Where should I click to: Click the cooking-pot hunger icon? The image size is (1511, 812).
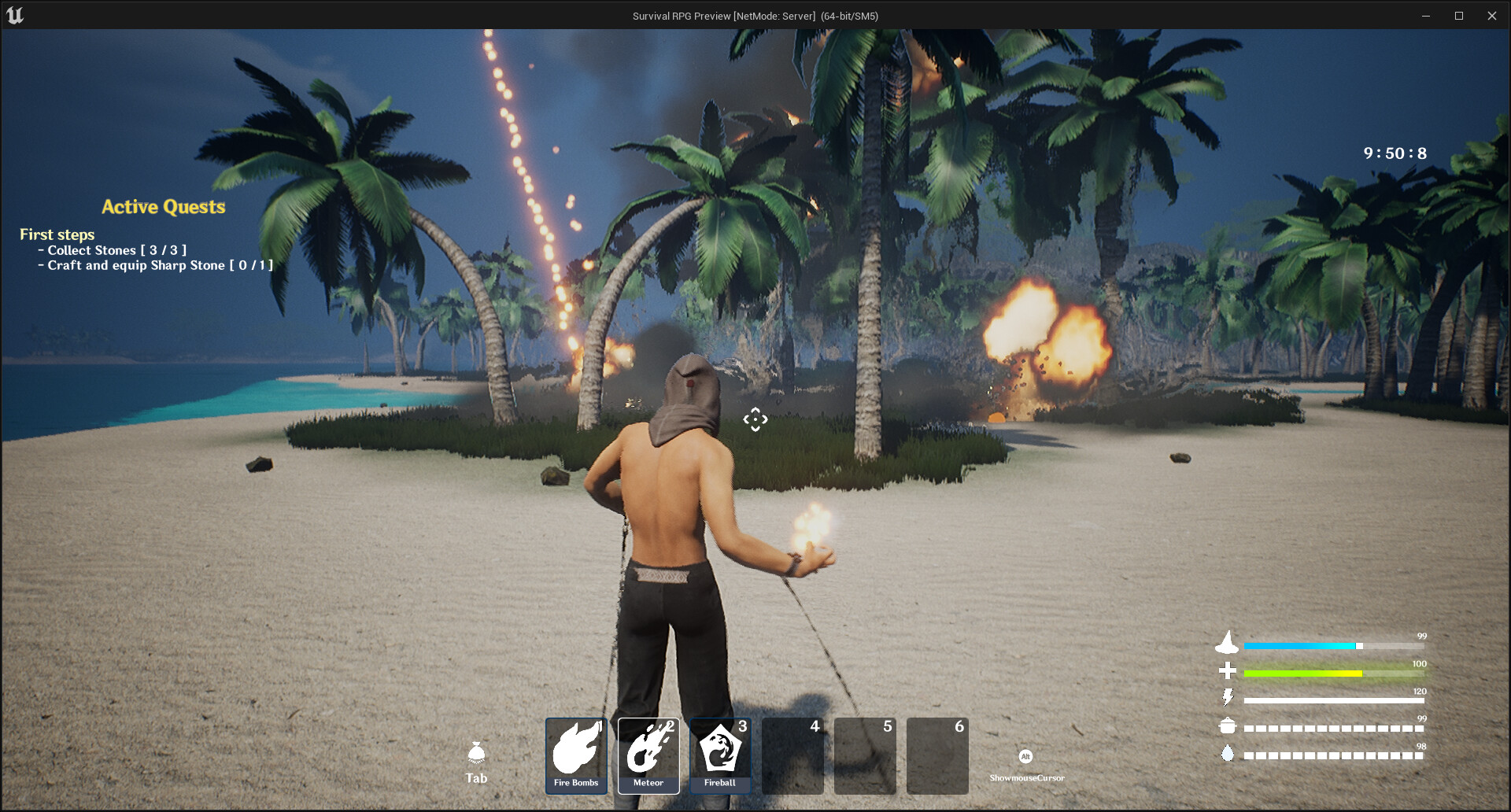click(1228, 725)
